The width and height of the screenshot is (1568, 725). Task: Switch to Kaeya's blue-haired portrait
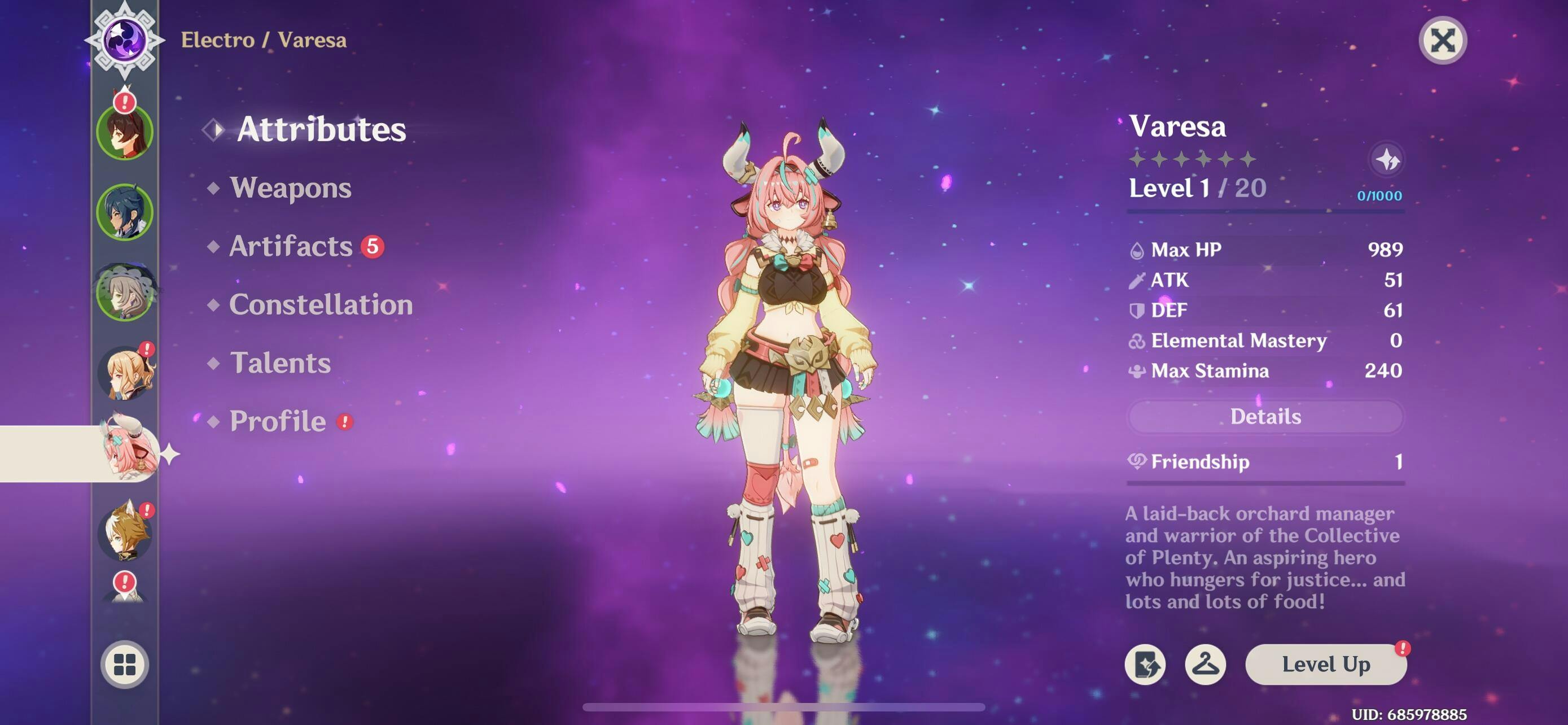click(125, 212)
